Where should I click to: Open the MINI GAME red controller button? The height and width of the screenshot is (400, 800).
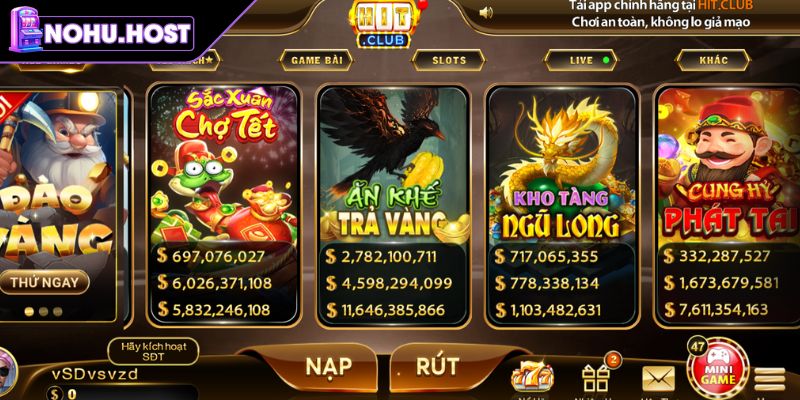tap(718, 372)
